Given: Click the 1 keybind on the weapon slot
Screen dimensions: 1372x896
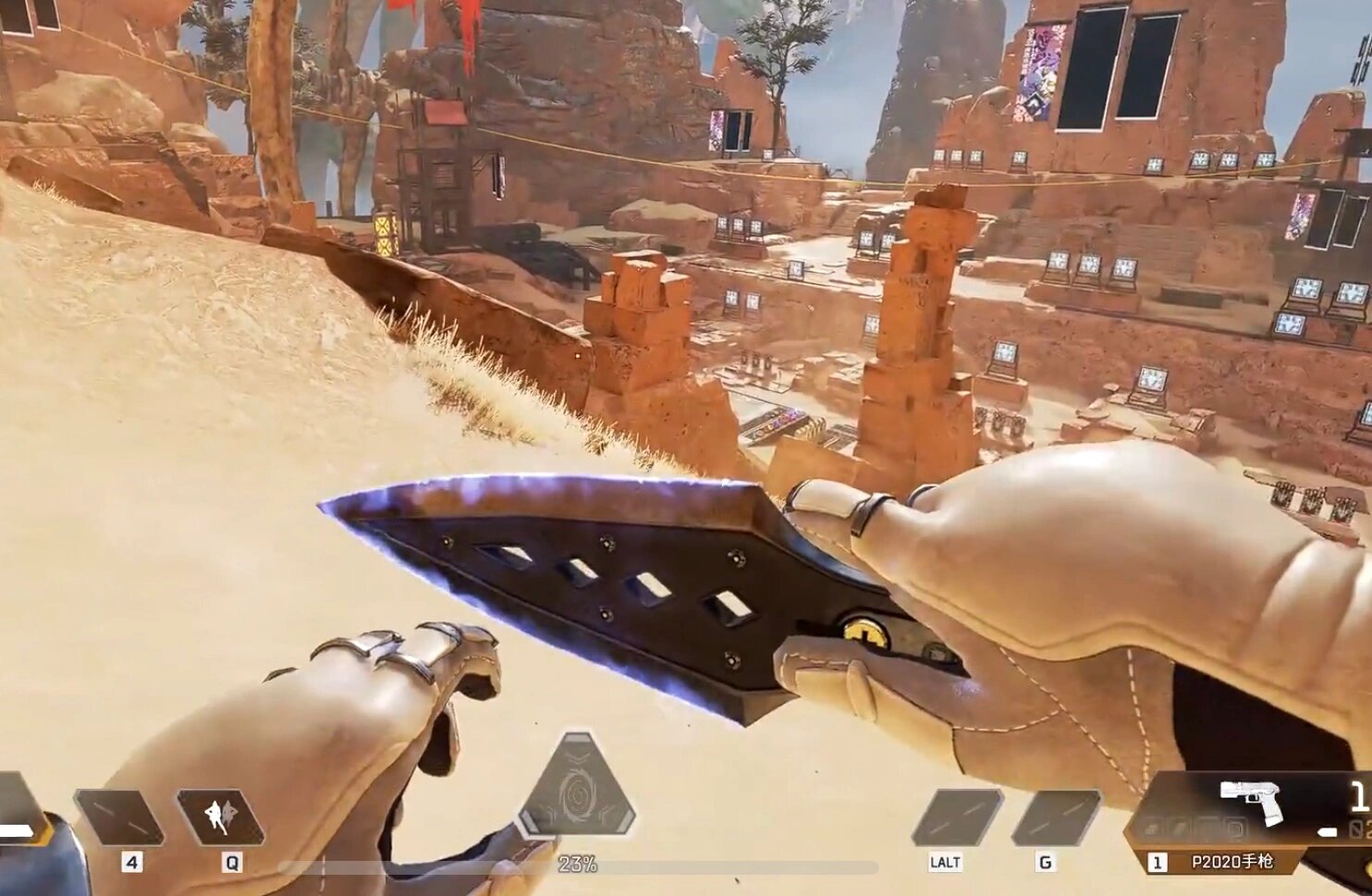Looking at the screenshot, I should (x=1159, y=861).
